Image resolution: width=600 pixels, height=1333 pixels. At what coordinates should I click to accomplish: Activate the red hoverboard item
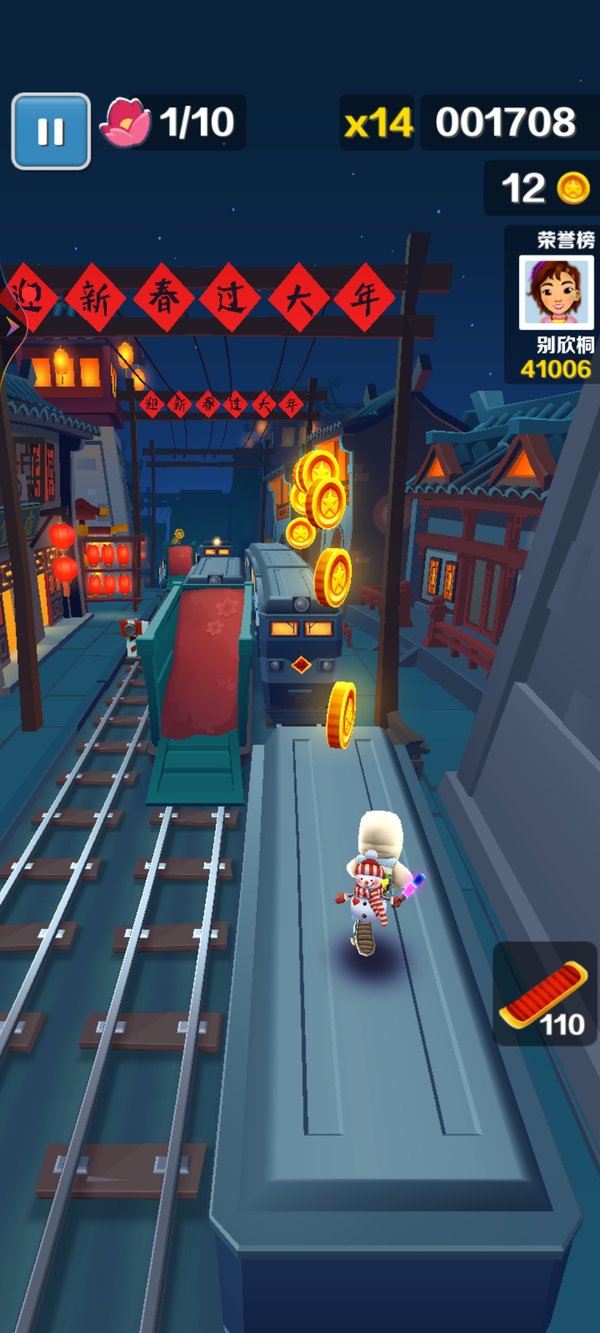click(544, 993)
